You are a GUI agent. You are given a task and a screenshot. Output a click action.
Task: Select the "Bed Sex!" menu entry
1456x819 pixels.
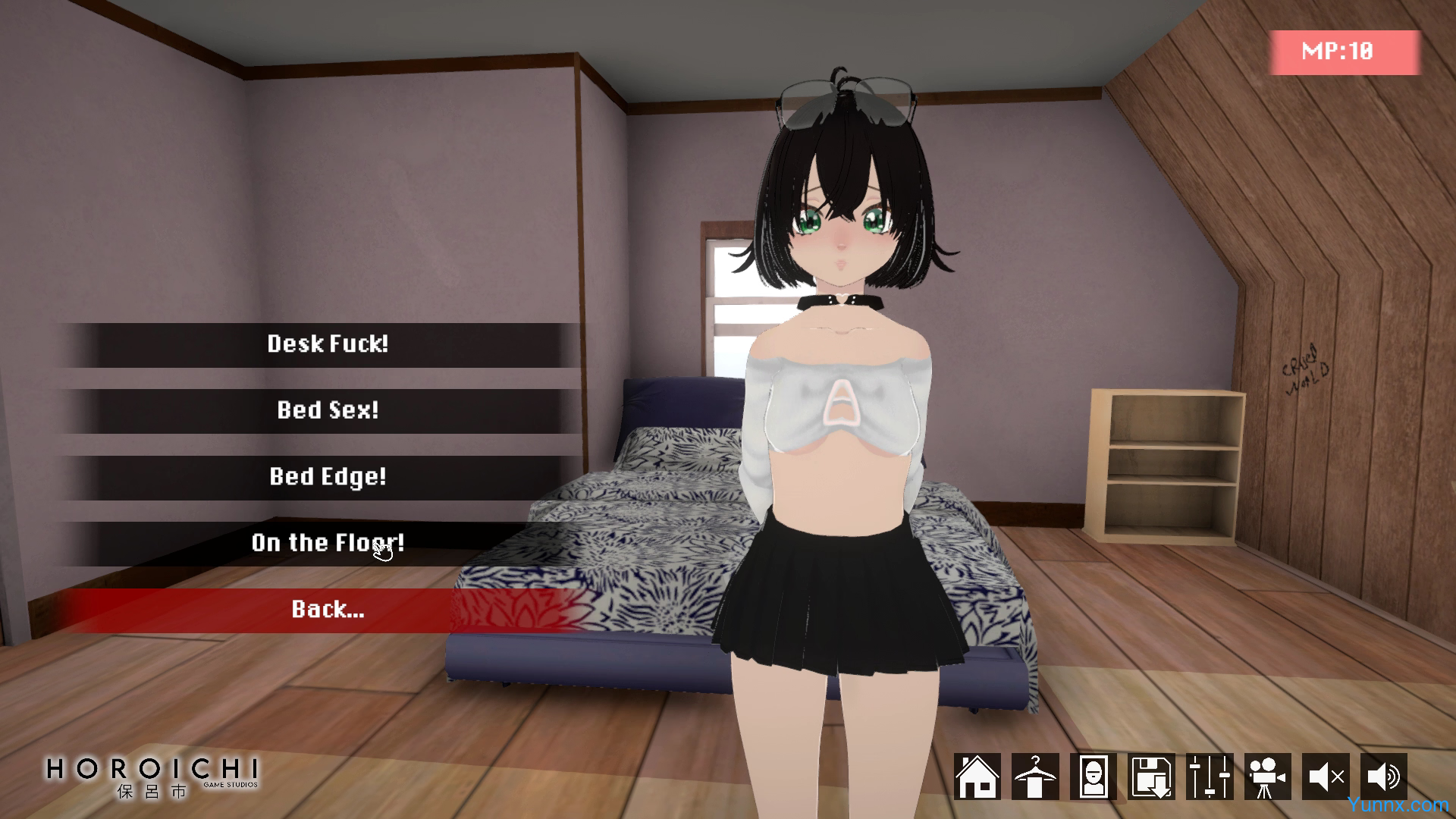coord(327,410)
